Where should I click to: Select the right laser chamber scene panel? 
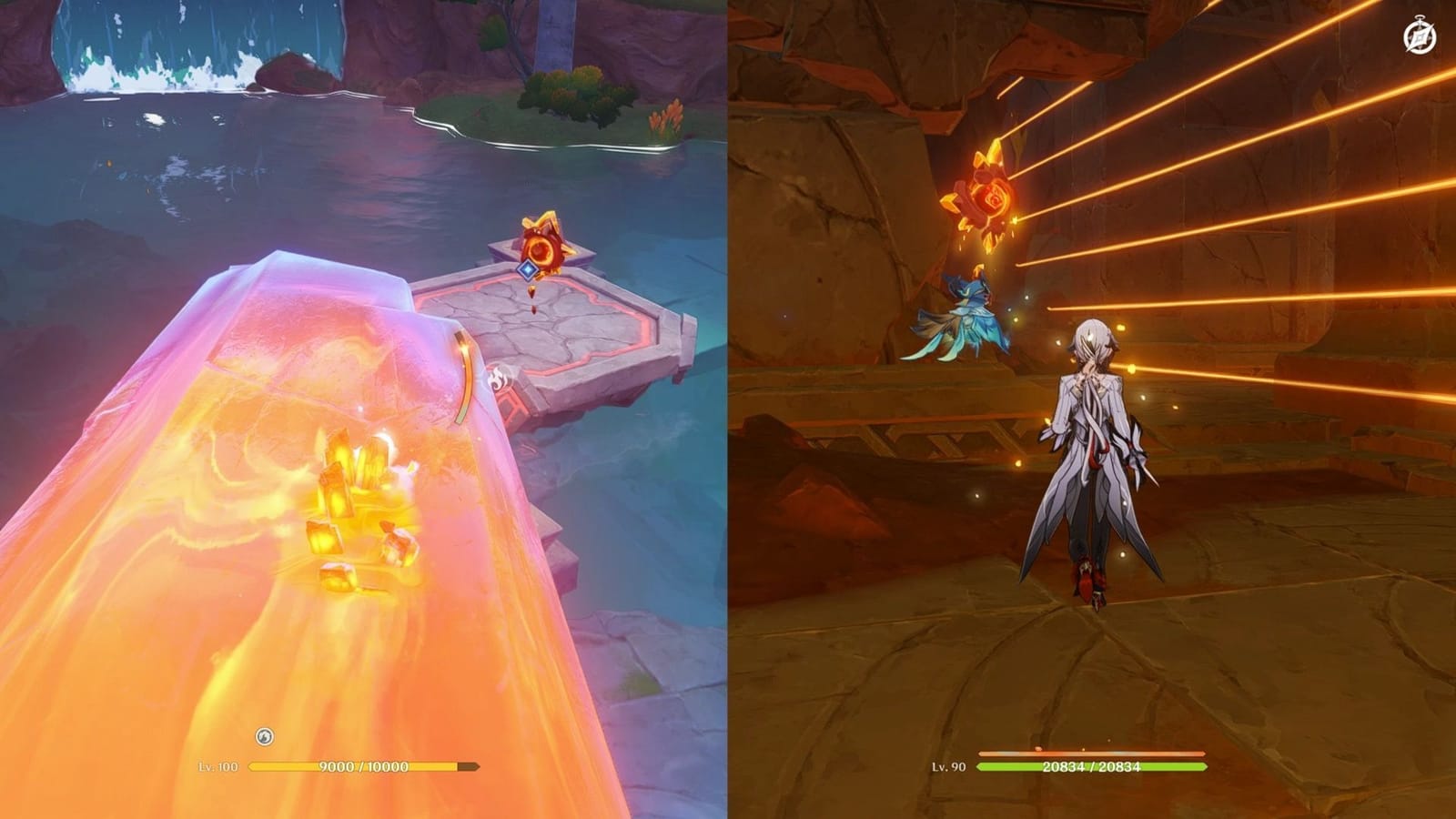pyautogui.click(x=1092, y=409)
